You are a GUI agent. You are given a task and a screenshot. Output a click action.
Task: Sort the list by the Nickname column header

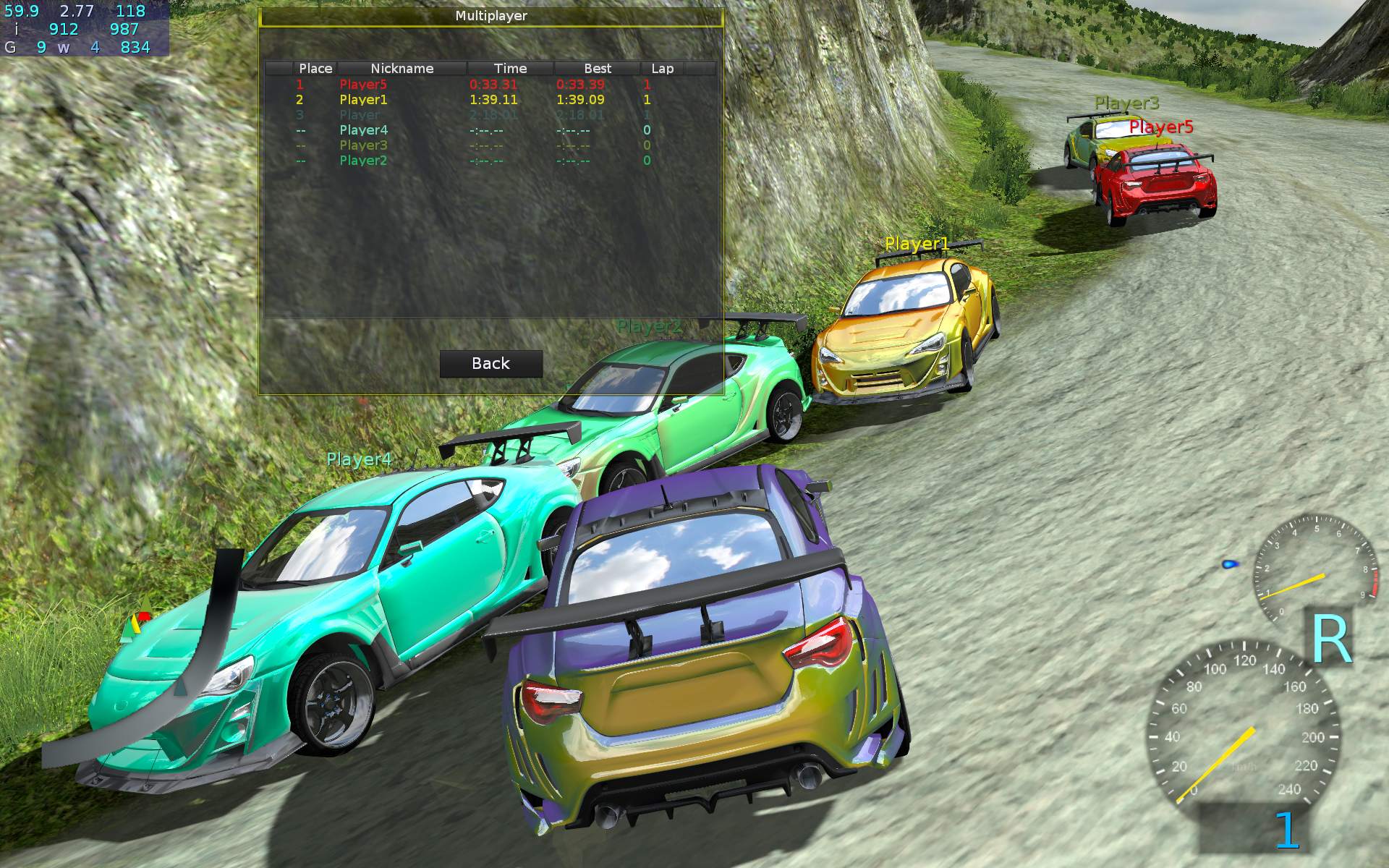[x=402, y=69]
